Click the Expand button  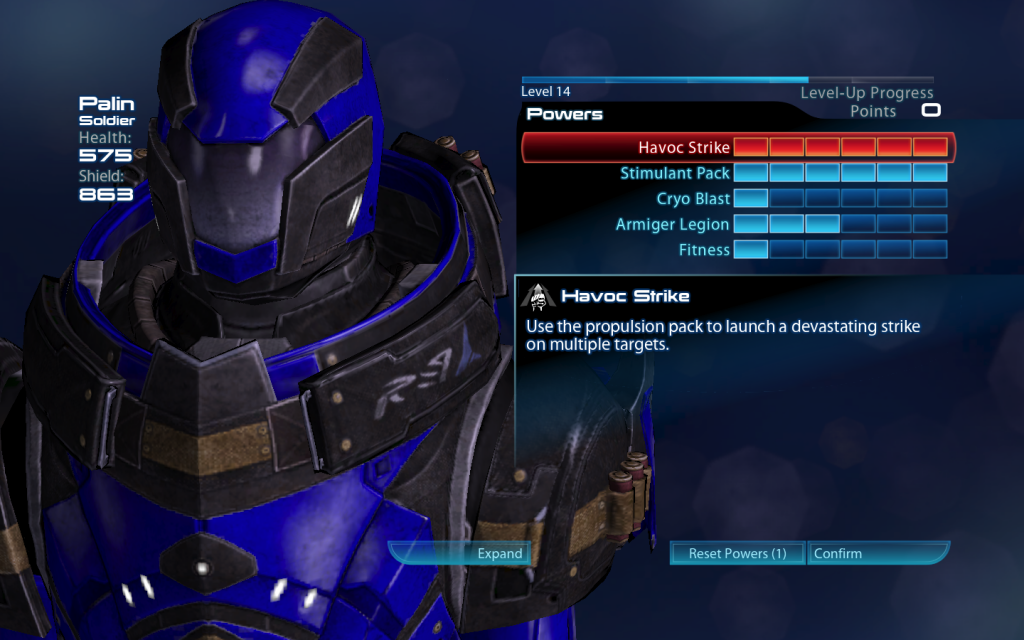[461, 553]
